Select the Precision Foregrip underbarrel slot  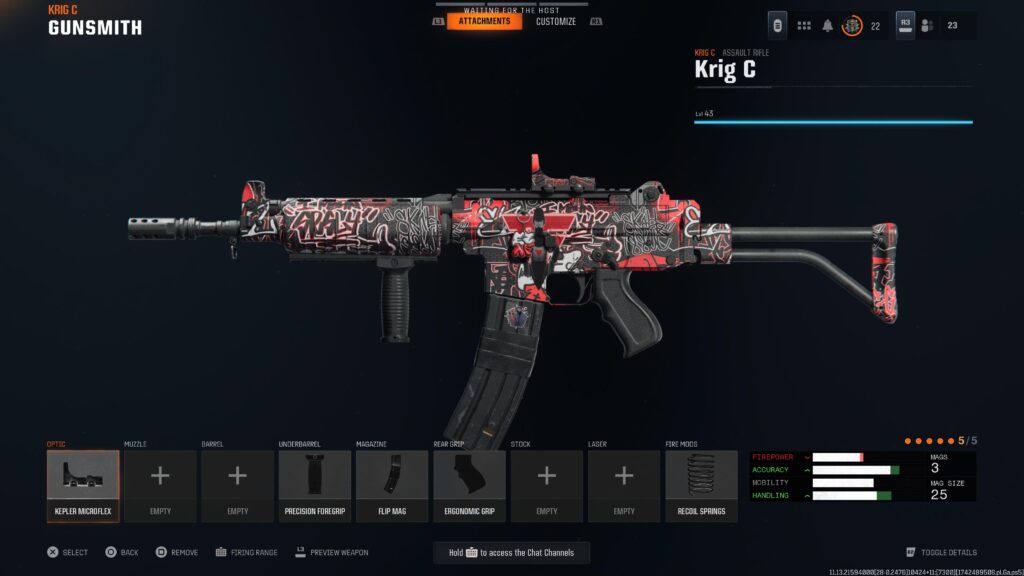pos(315,486)
